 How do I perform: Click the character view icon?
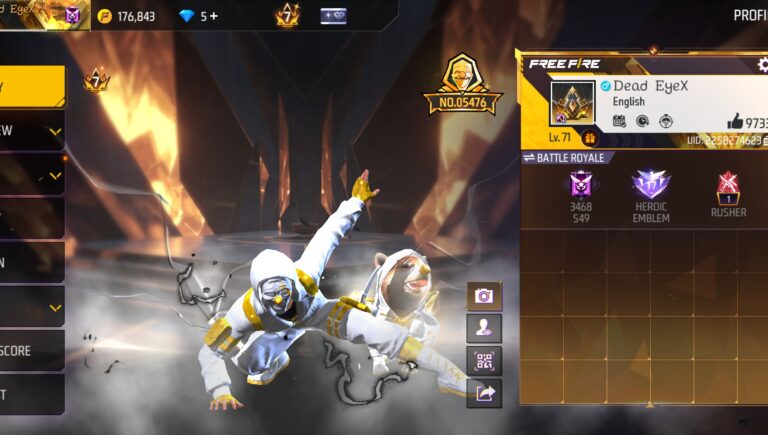tap(484, 328)
